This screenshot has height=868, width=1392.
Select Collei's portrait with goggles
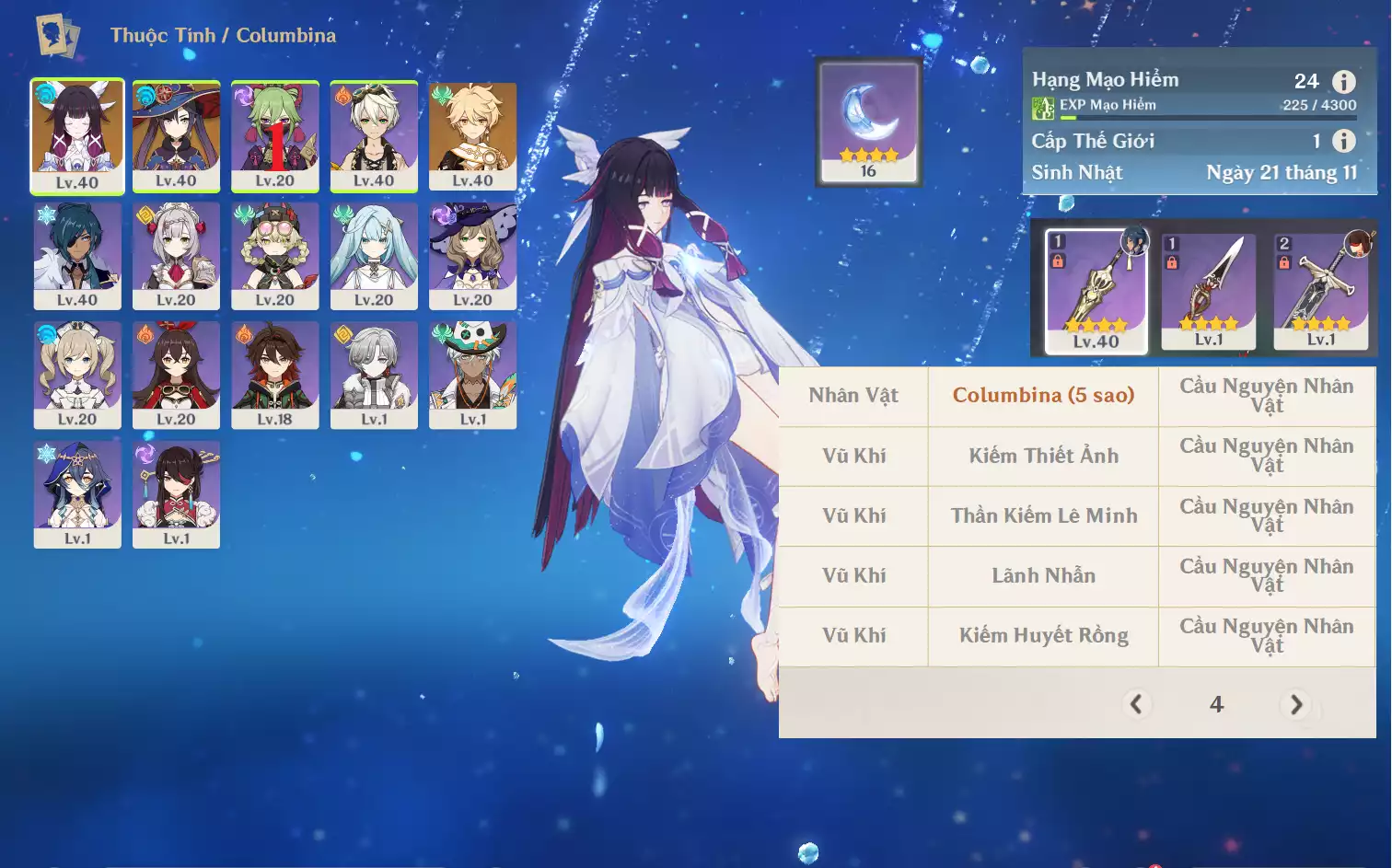click(x=275, y=255)
